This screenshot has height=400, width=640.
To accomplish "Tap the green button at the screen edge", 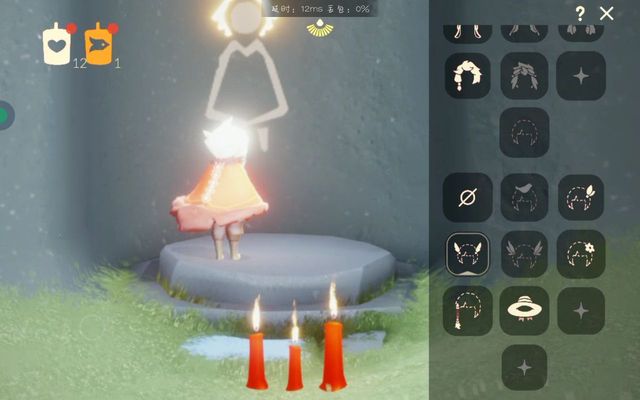I will point(5,114).
